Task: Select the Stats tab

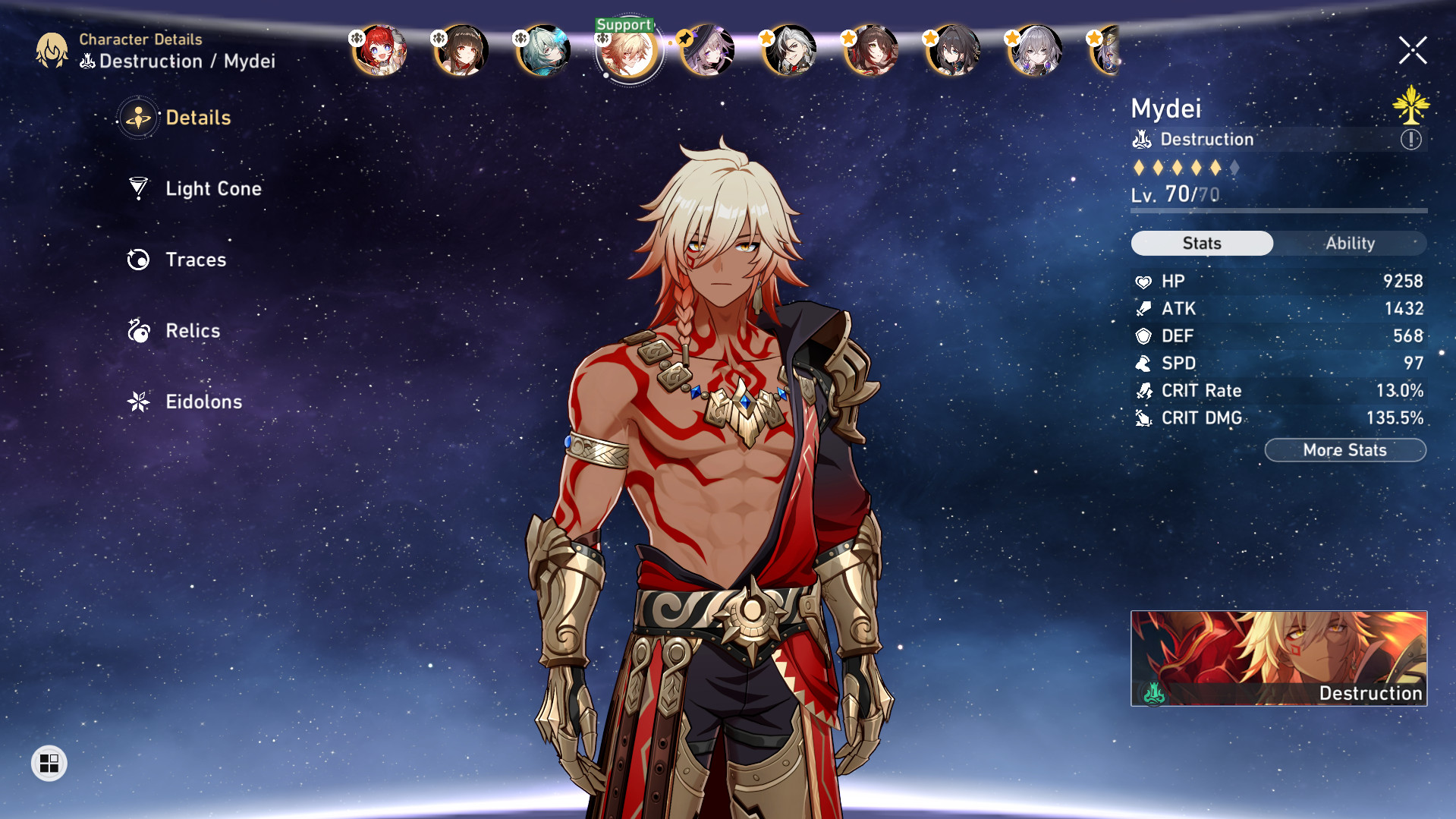Action: (x=1201, y=243)
